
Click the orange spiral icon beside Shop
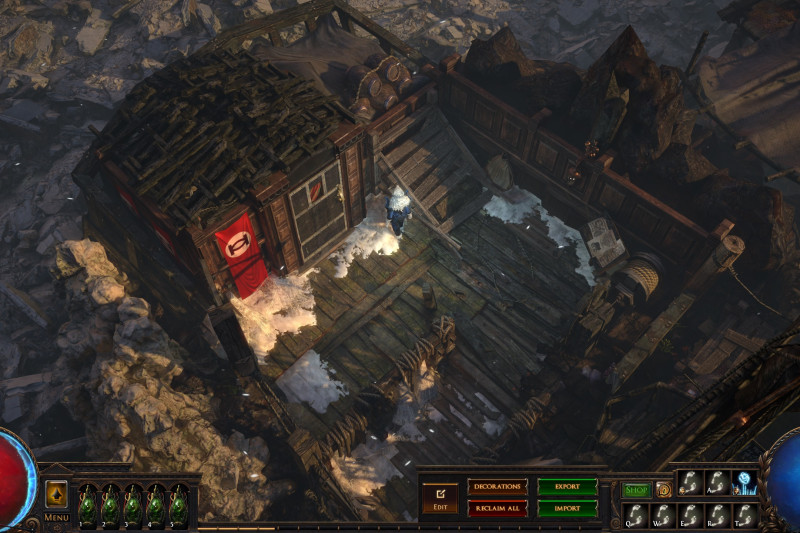pos(663,490)
